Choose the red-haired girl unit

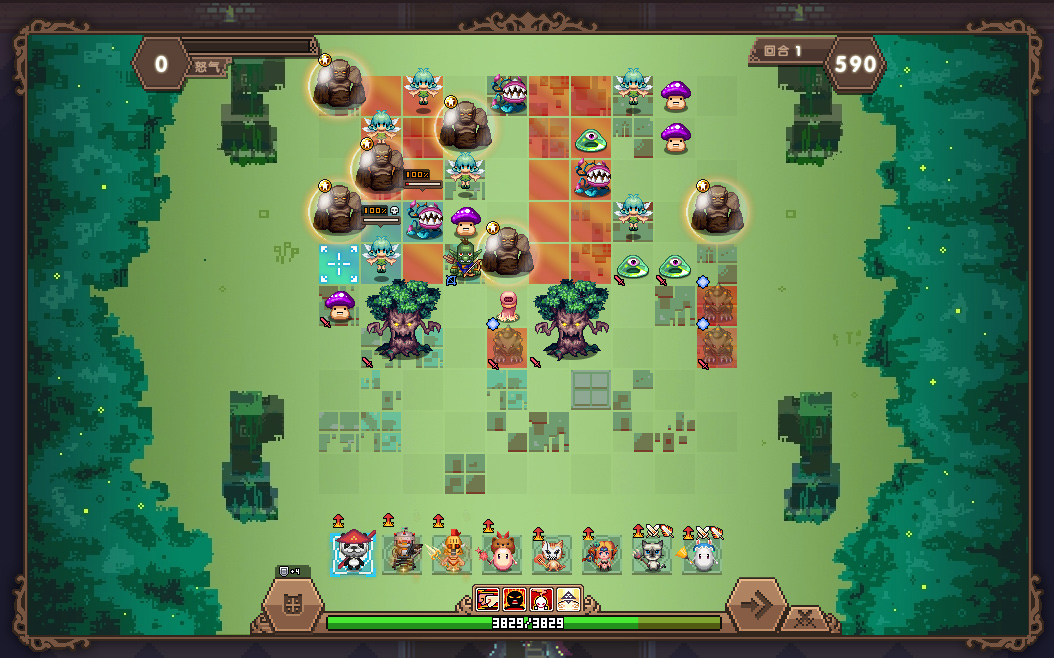click(602, 554)
